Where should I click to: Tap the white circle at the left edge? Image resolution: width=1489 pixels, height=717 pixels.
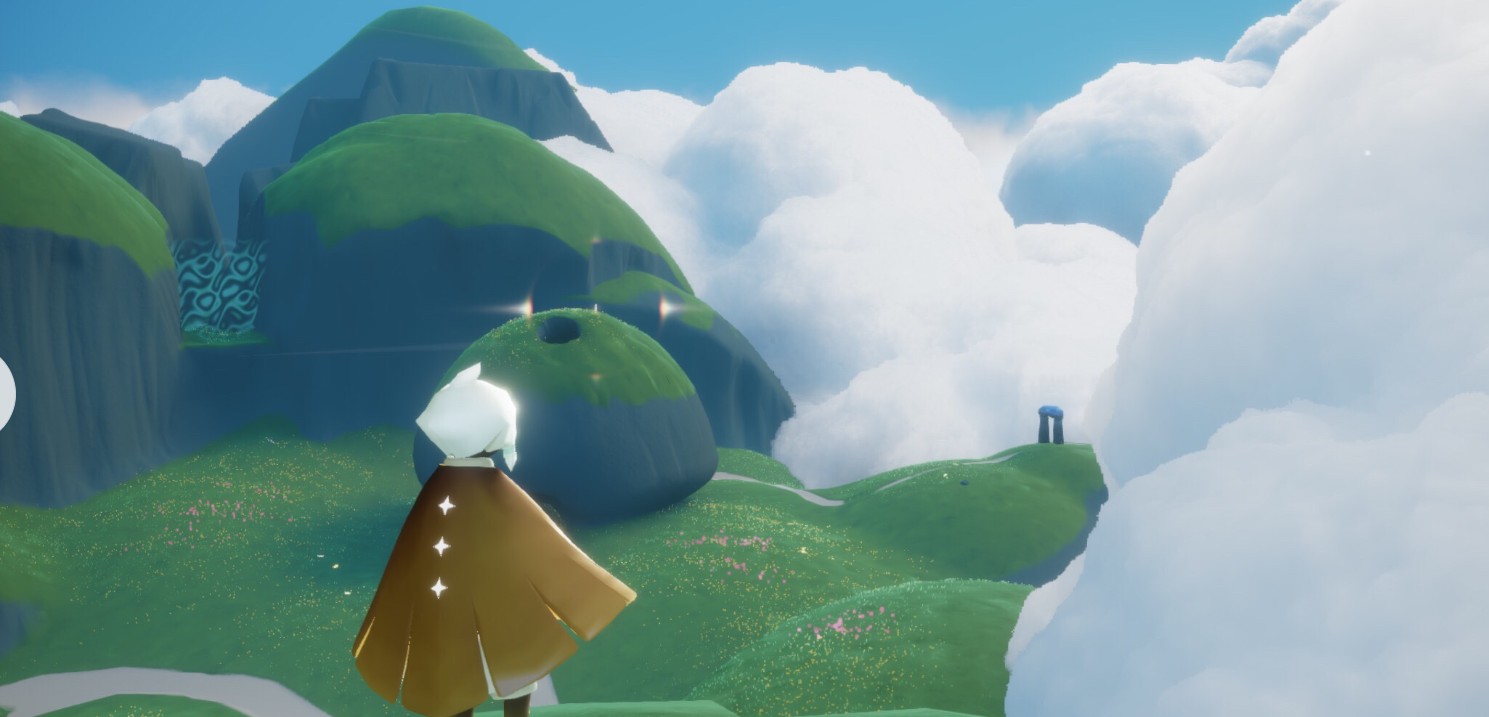pyautogui.click(x=5, y=393)
